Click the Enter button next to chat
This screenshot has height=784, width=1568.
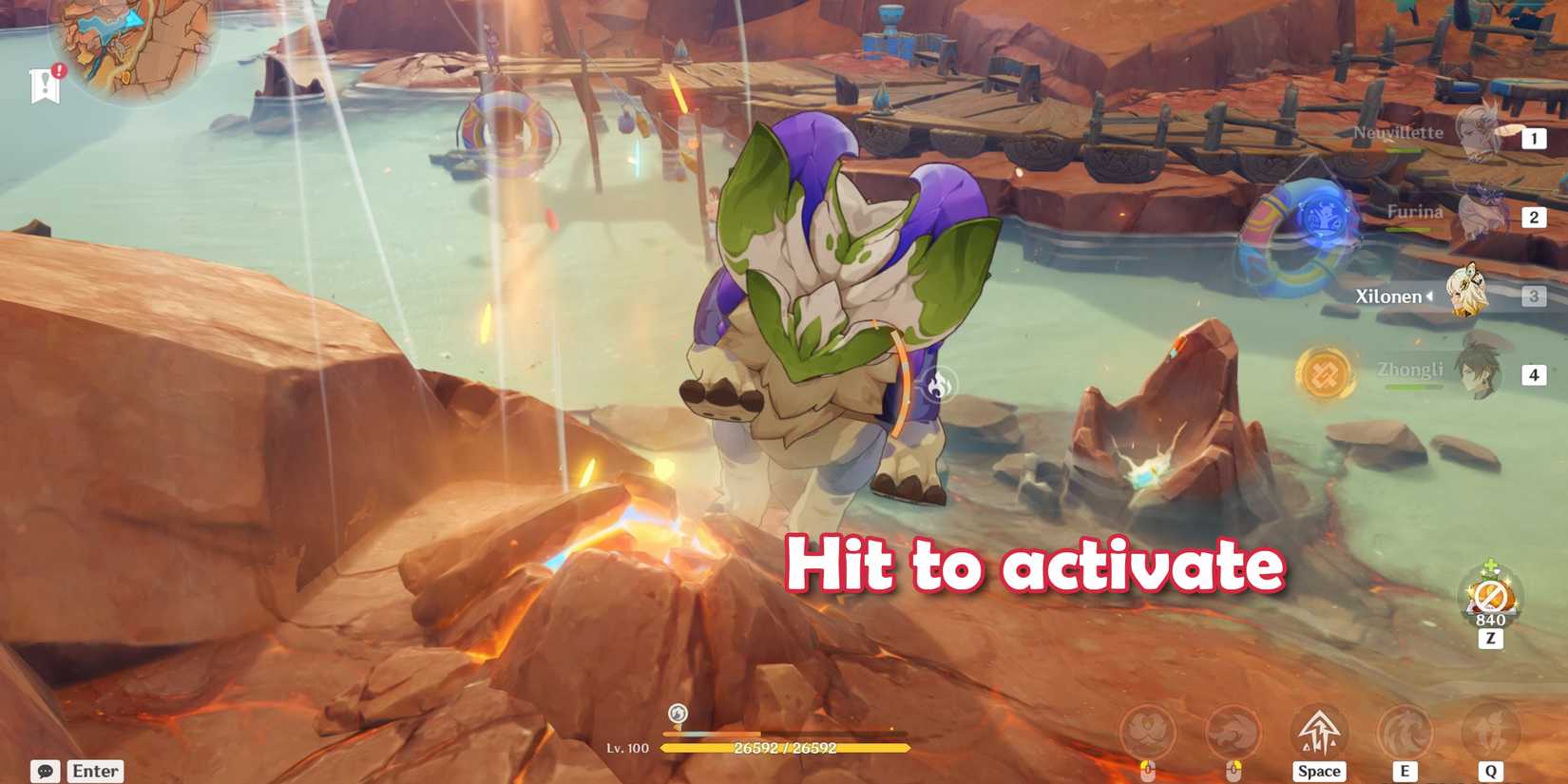(93, 771)
